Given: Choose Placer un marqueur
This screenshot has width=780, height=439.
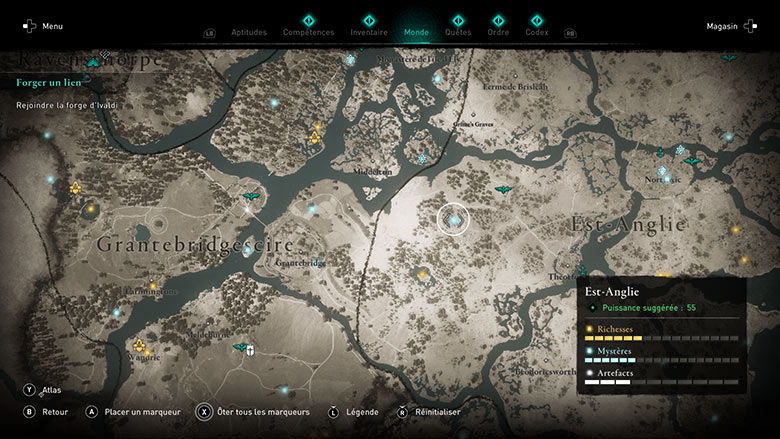Looking at the screenshot, I should pyautogui.click(x=139, y=411).
